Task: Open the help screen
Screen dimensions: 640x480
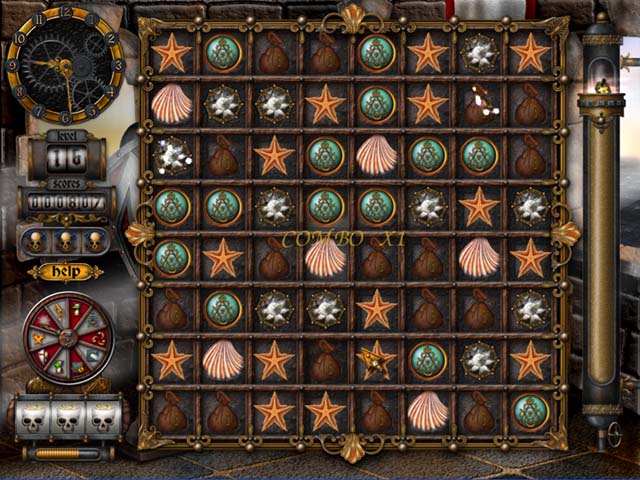Action: (65, 271)
